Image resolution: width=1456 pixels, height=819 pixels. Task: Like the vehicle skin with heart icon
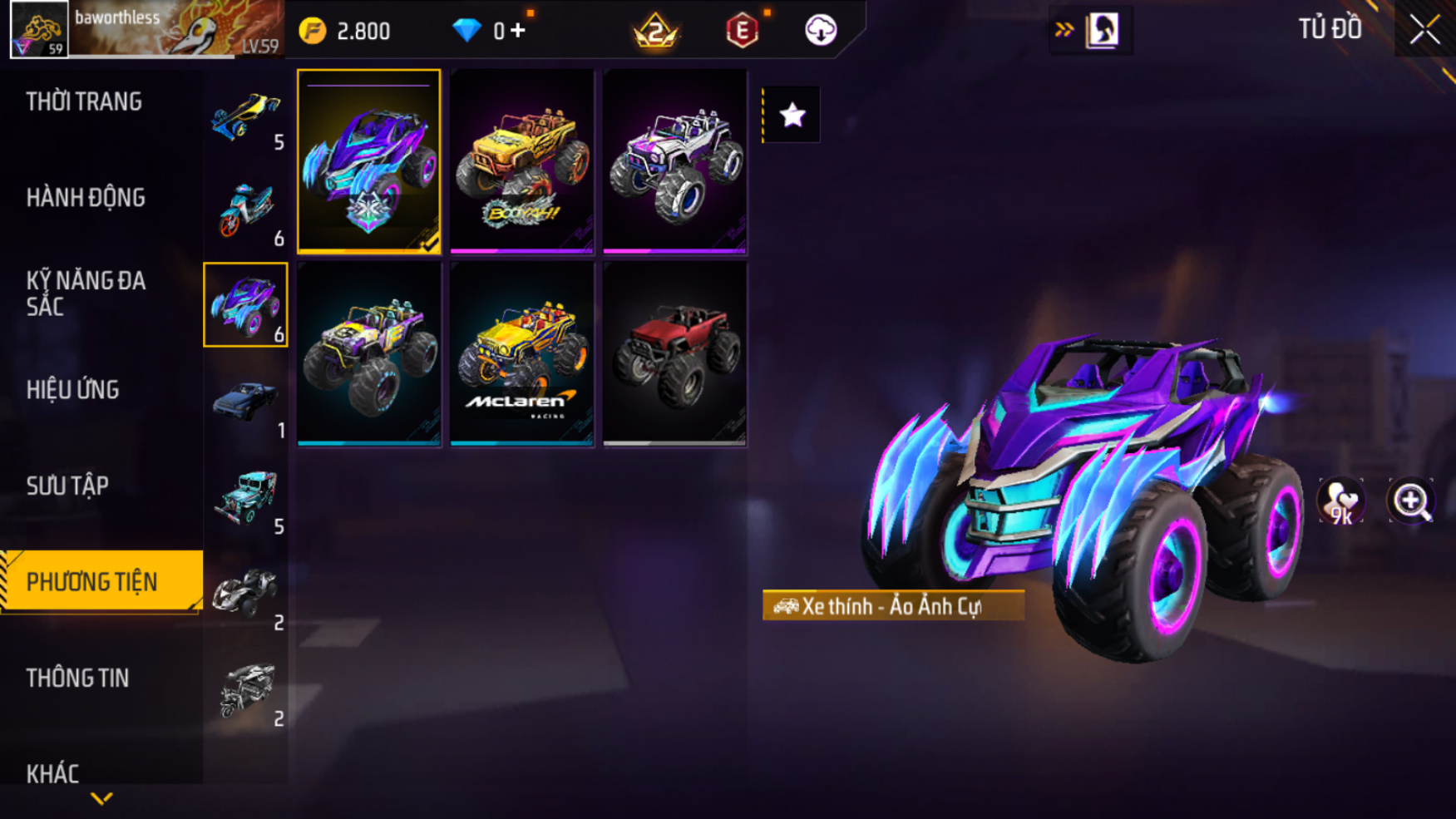pyautogui.click(x=1340, y=501)
